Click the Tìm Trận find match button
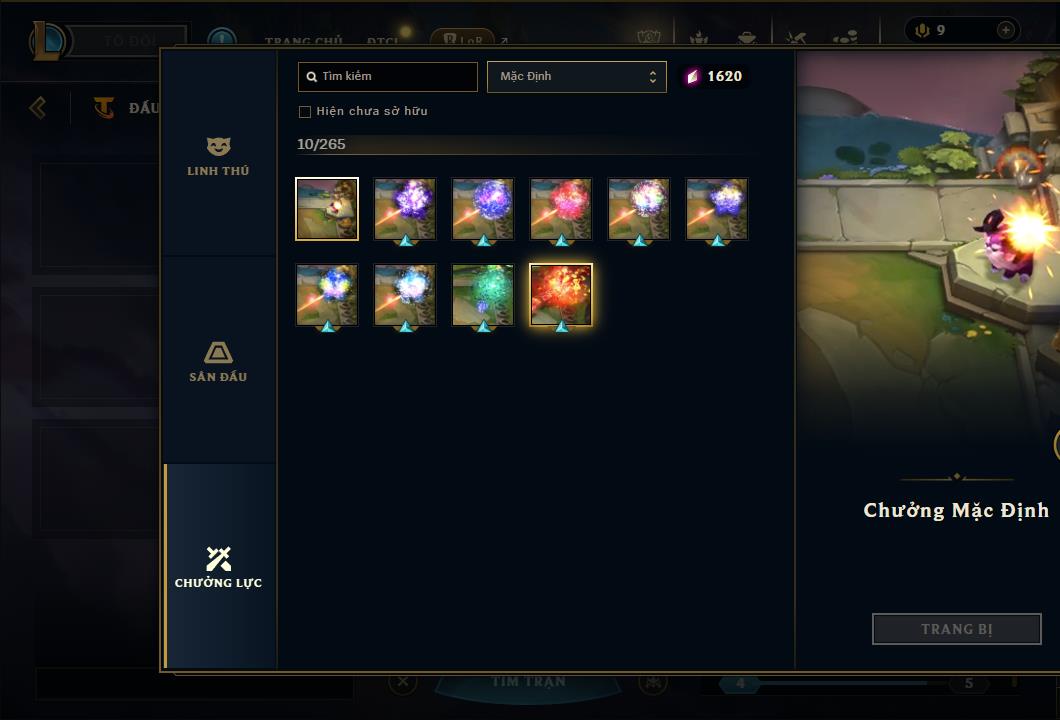This screenshot has height=720, width=1060. 528,683
